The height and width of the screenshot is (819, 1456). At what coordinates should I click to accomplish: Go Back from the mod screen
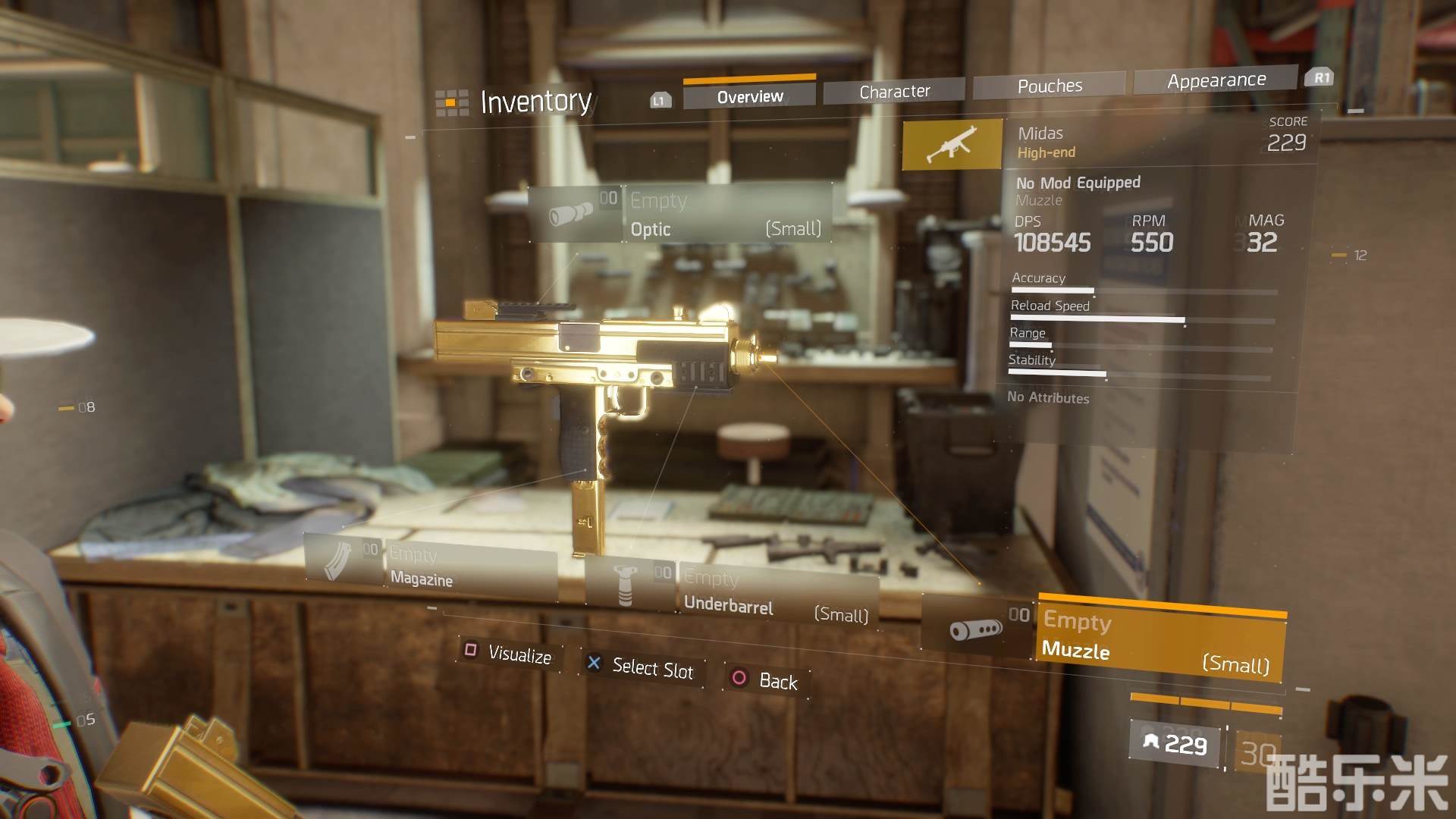pyautogui.click(x=767, y=679)
